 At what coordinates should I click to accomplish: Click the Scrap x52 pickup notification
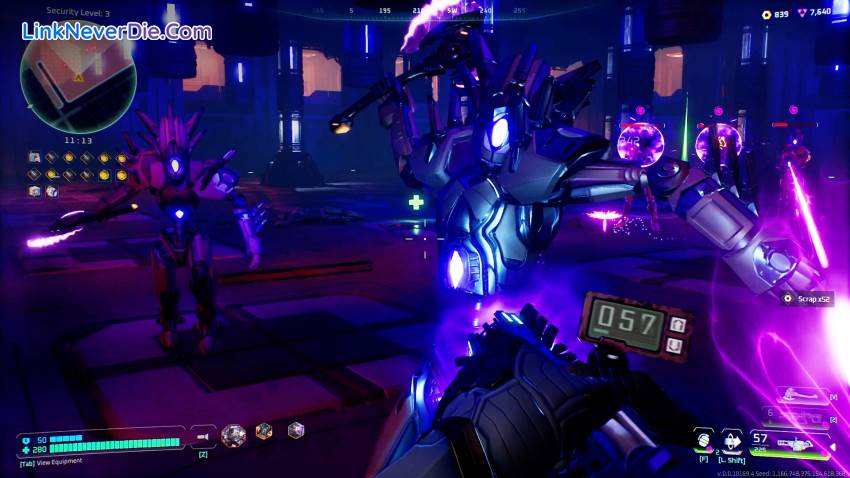click(x=806, y=298)
